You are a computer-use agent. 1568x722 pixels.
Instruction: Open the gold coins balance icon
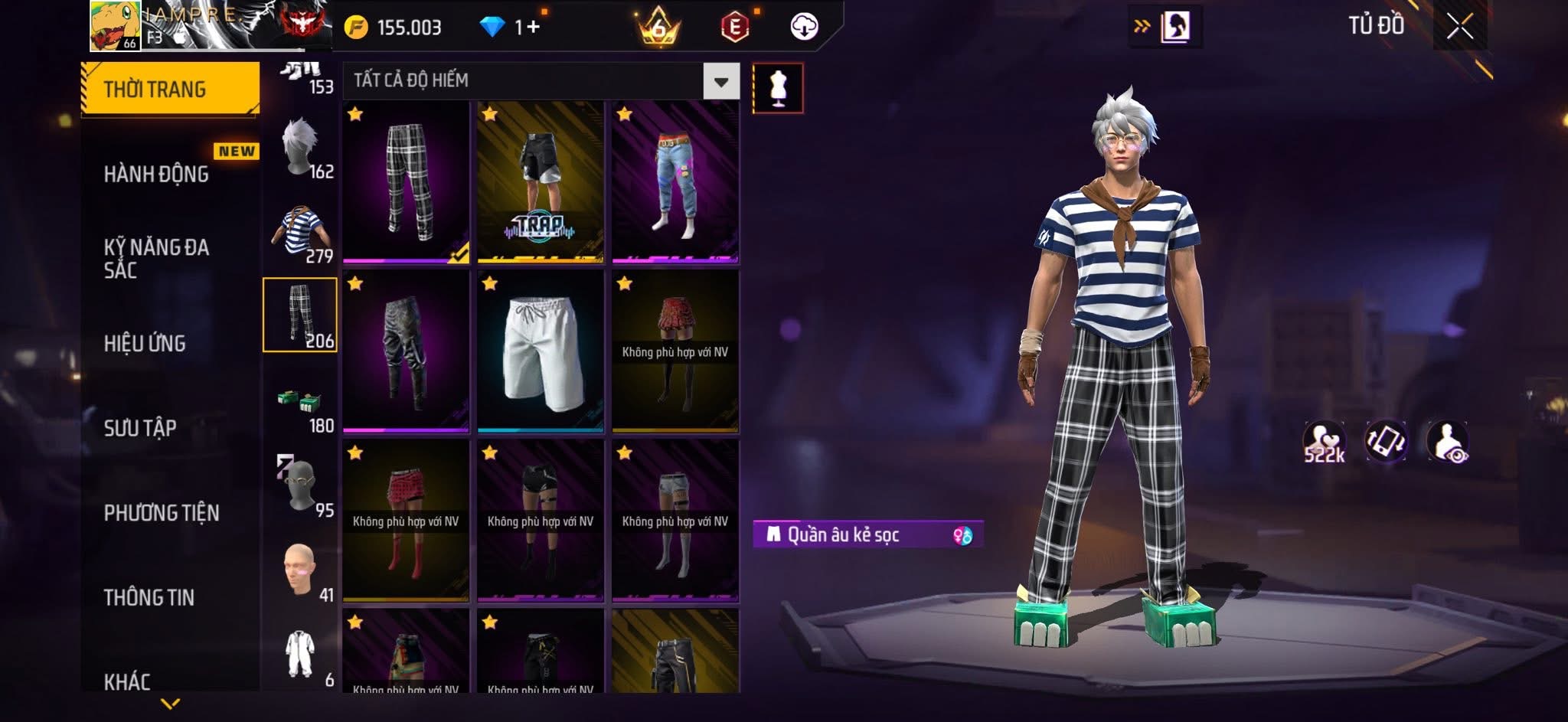coord(356,25)
